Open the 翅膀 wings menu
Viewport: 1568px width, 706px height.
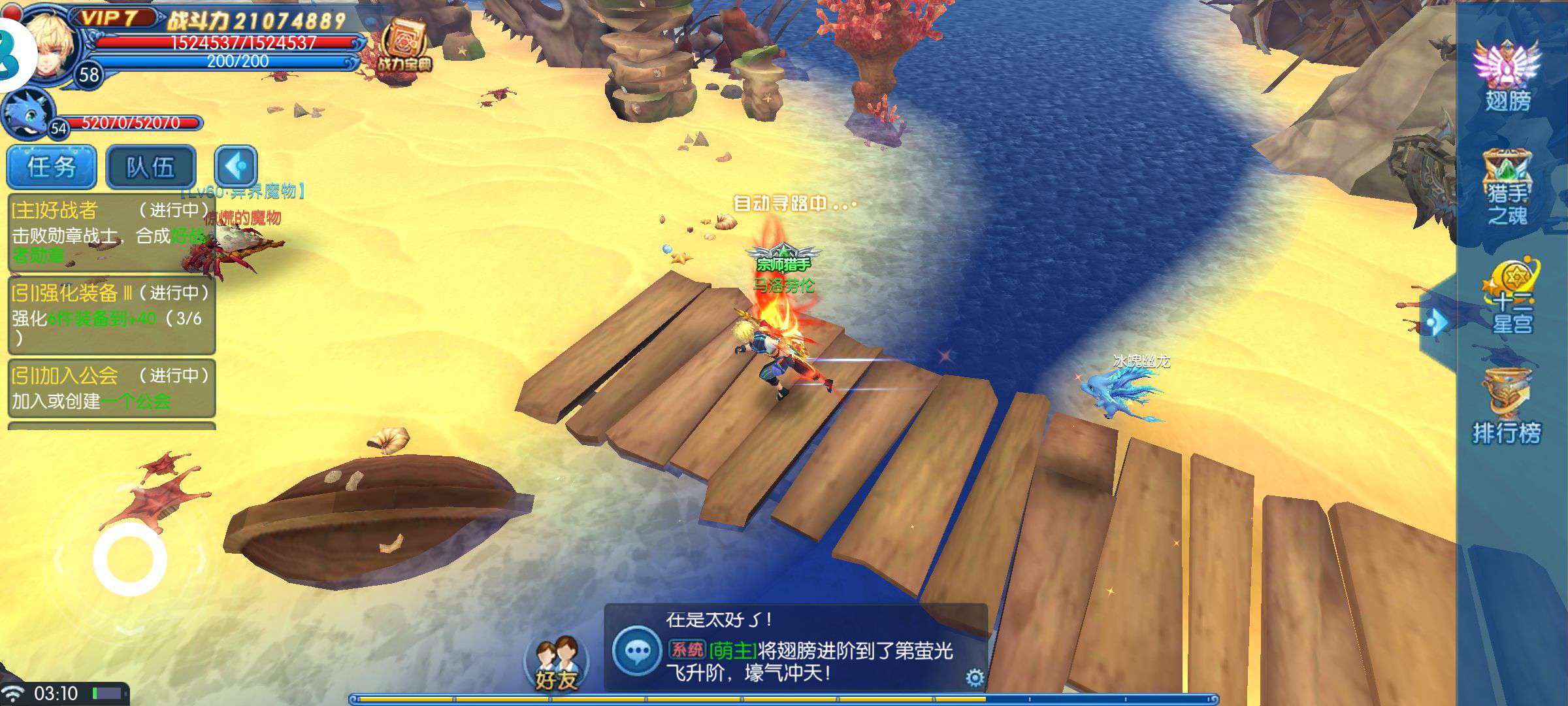coord(1507,75)
